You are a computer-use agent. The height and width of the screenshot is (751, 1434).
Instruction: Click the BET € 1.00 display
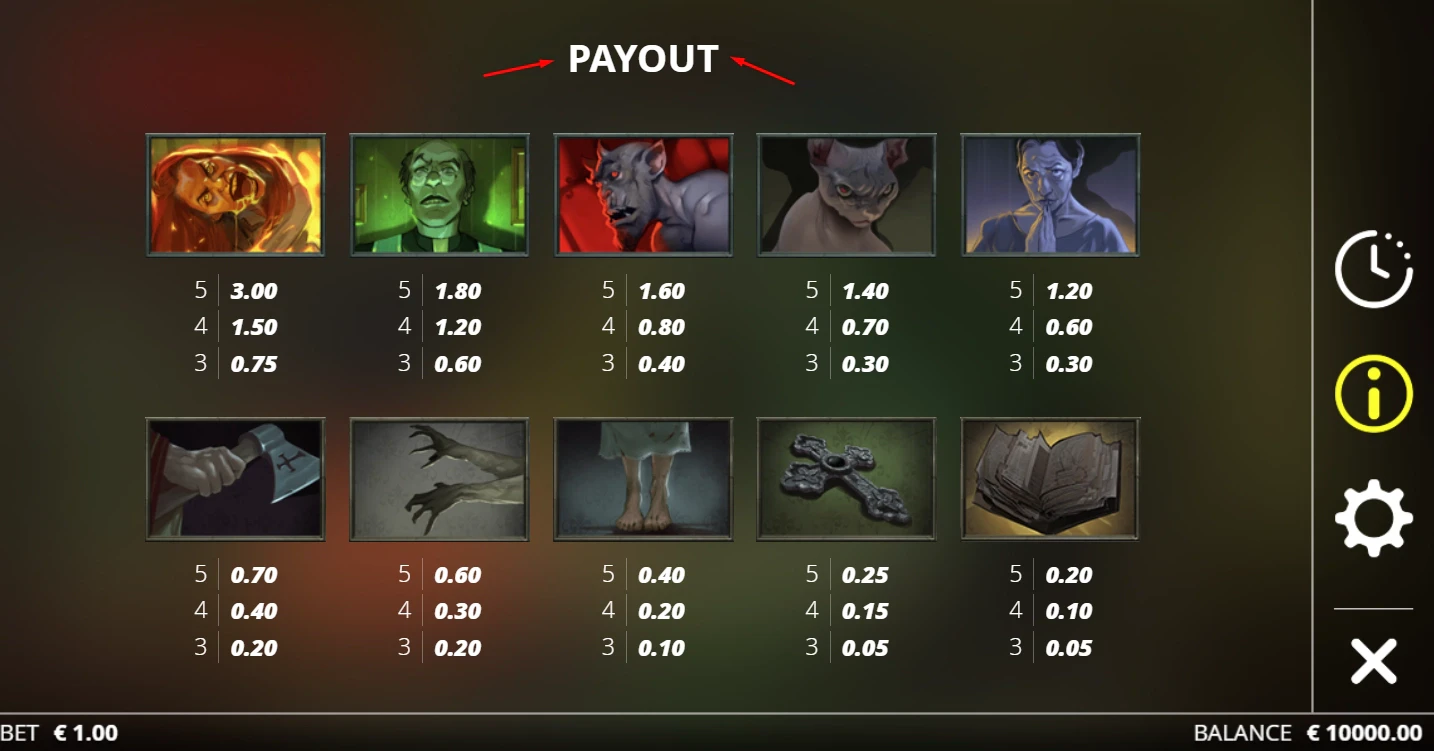pyautogui.click(x=60, y=733)
